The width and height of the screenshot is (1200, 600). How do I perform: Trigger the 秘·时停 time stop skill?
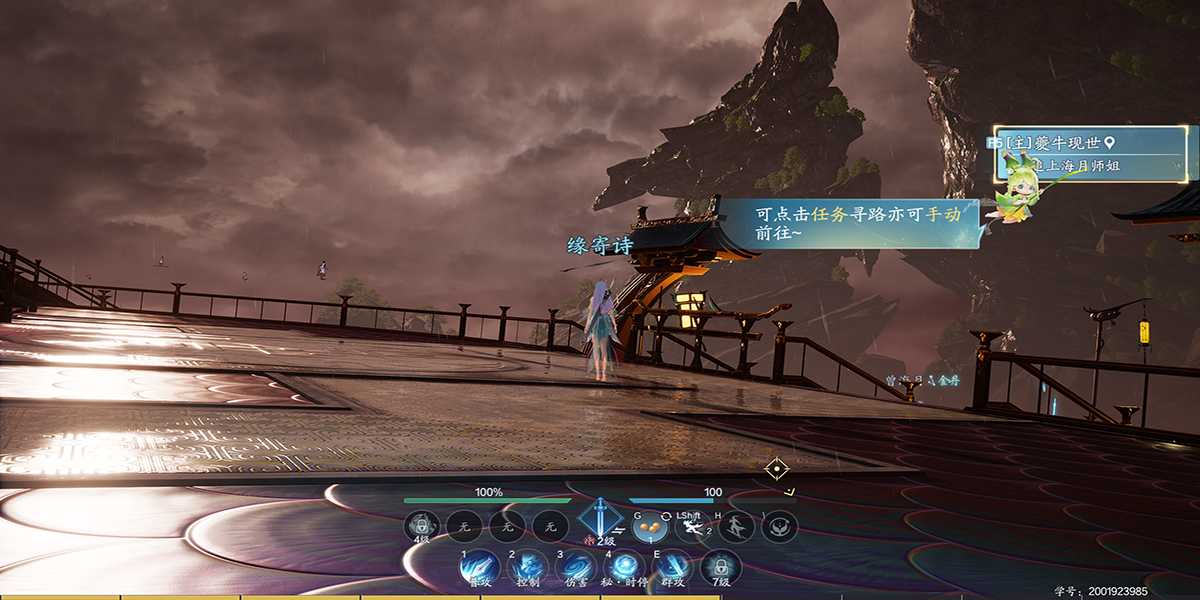pyautogui.click(x=625, y=567)
